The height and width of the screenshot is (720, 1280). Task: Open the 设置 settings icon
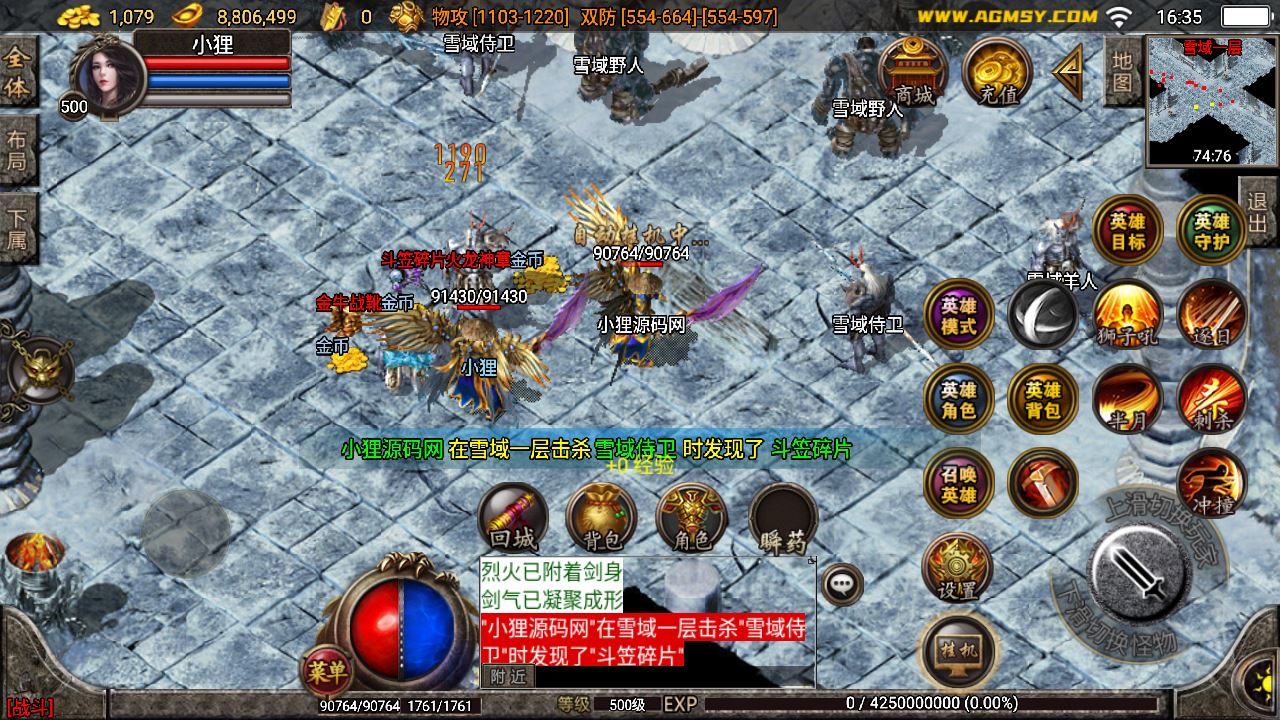[955, 567]
